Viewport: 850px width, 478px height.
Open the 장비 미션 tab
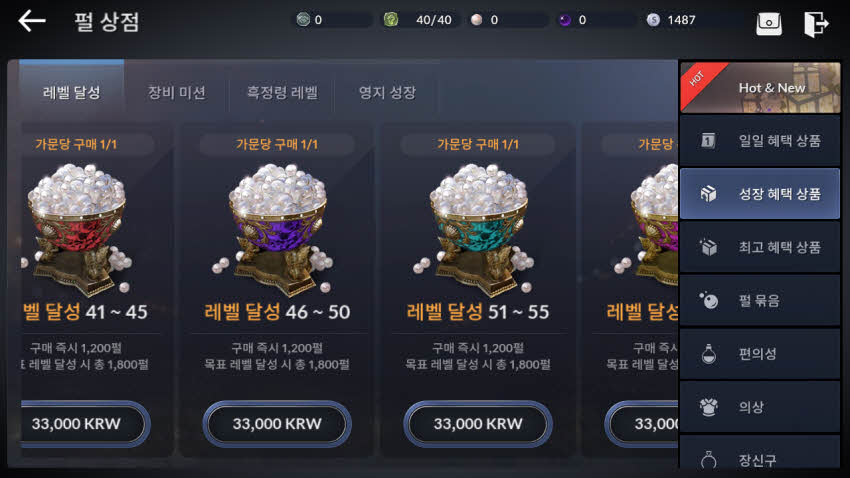click(x=177, y=93)
